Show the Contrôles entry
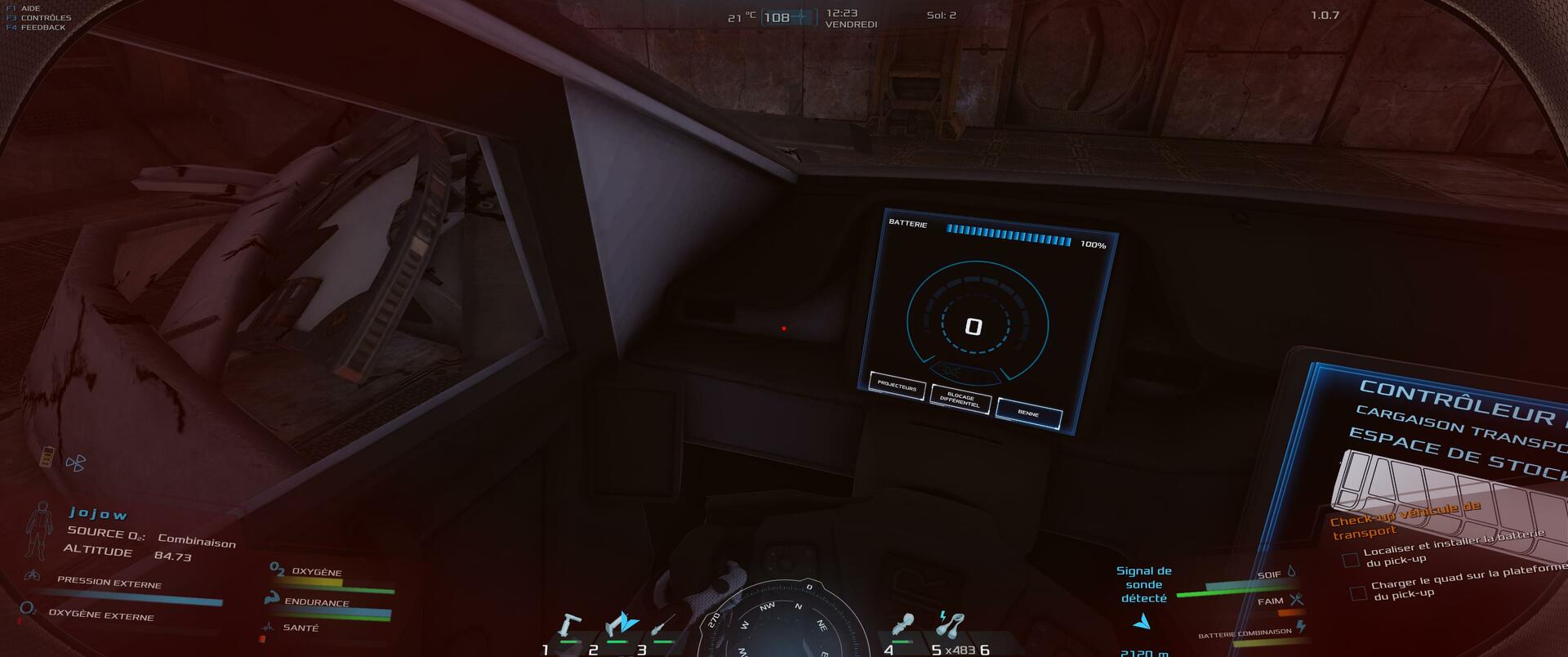Screen dimensions: 1568x657 (x=46, y=18)
